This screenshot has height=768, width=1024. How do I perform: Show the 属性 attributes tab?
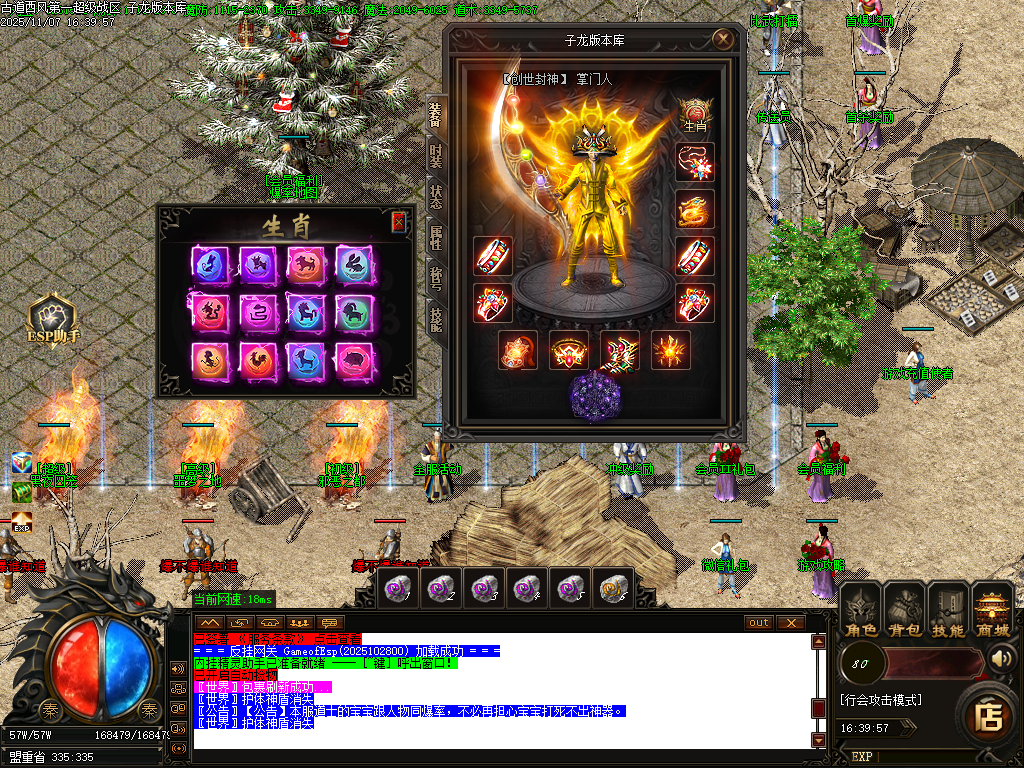436,237
